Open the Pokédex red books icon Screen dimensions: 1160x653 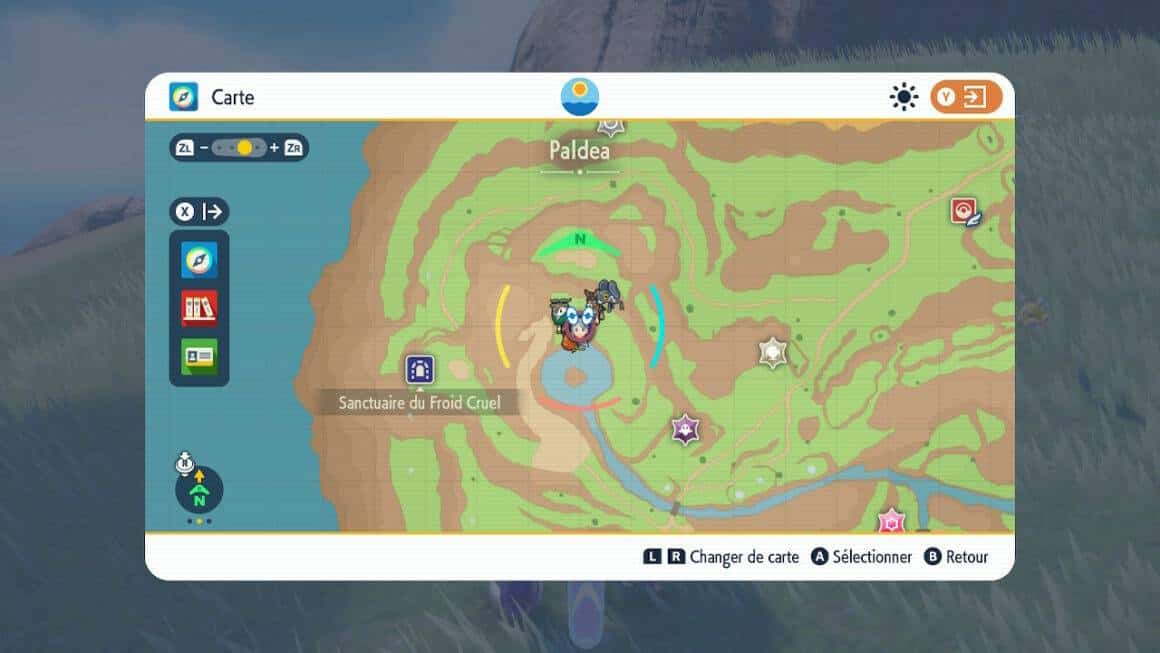199,308
